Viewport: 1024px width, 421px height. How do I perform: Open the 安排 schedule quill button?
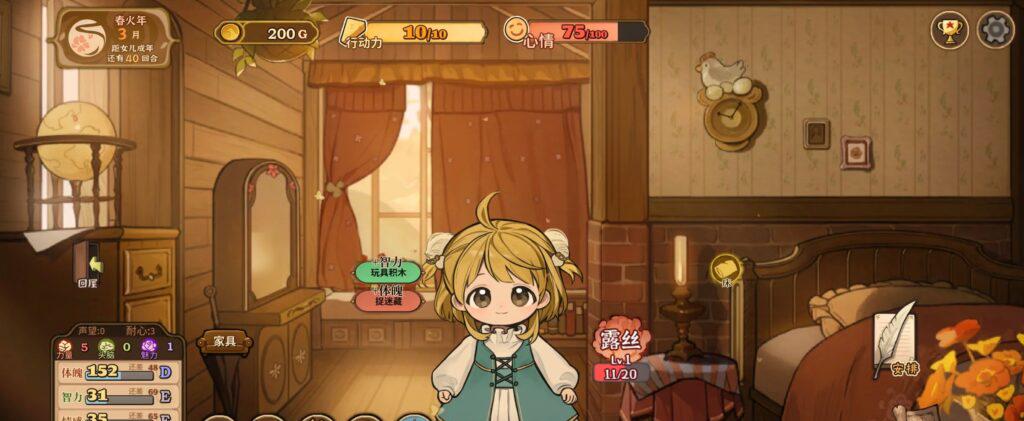coord(895,342)
